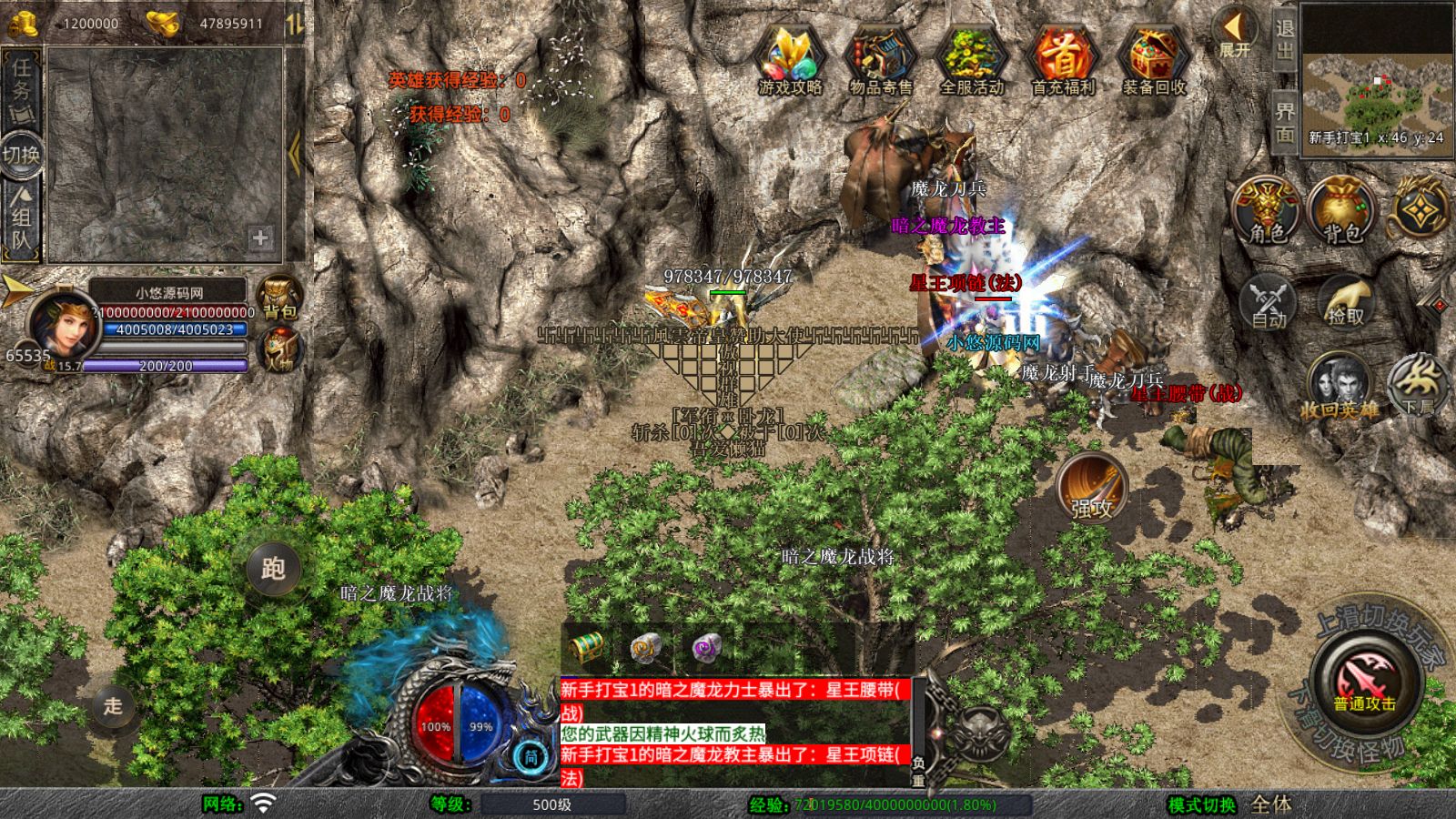This screenshot has width=1456, height=819.
Task: Click the 模式切换 attack mode switch
Action: tap(1203, 804)
